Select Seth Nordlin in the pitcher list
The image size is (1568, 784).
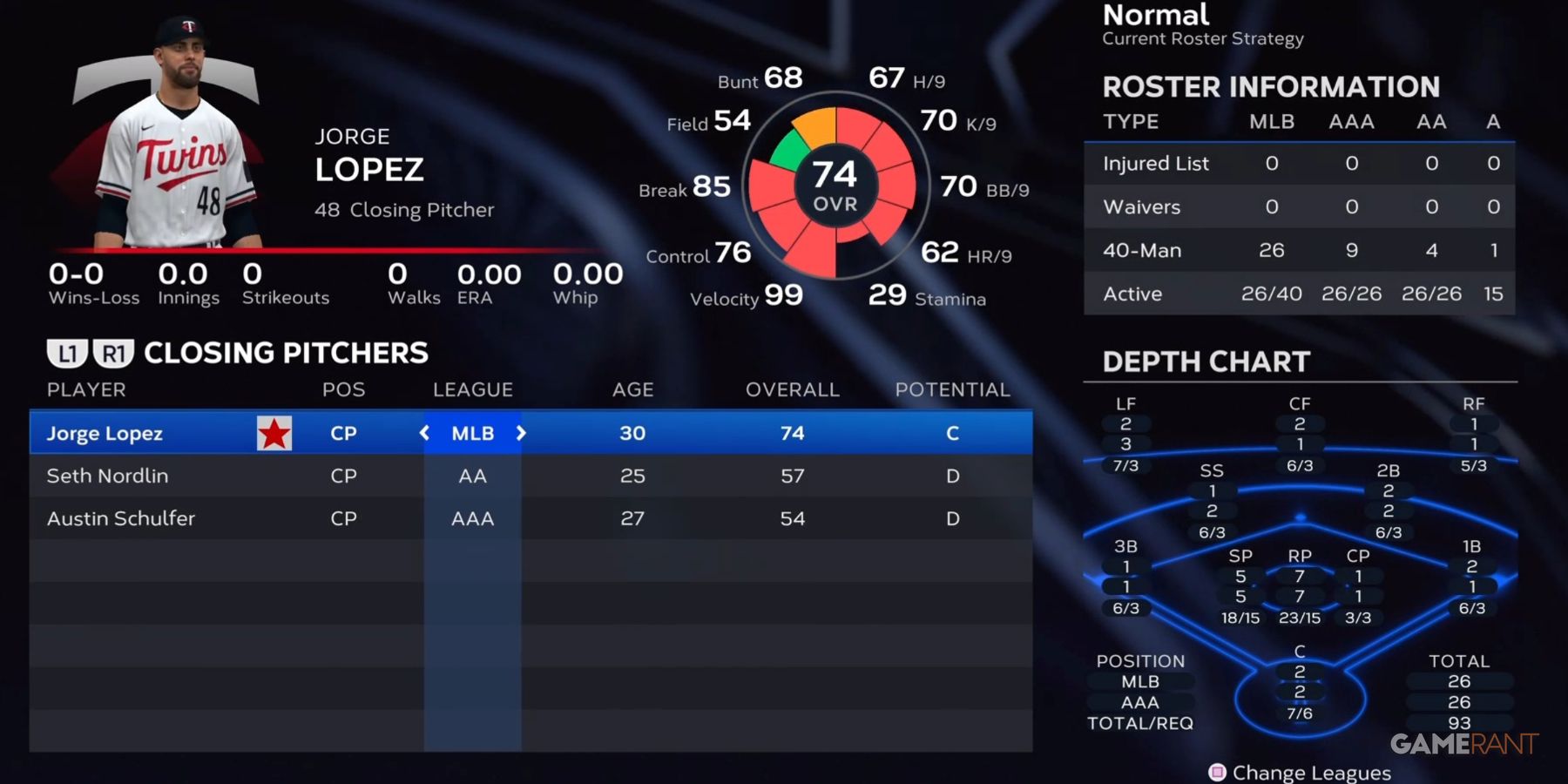tap(107, 476)
